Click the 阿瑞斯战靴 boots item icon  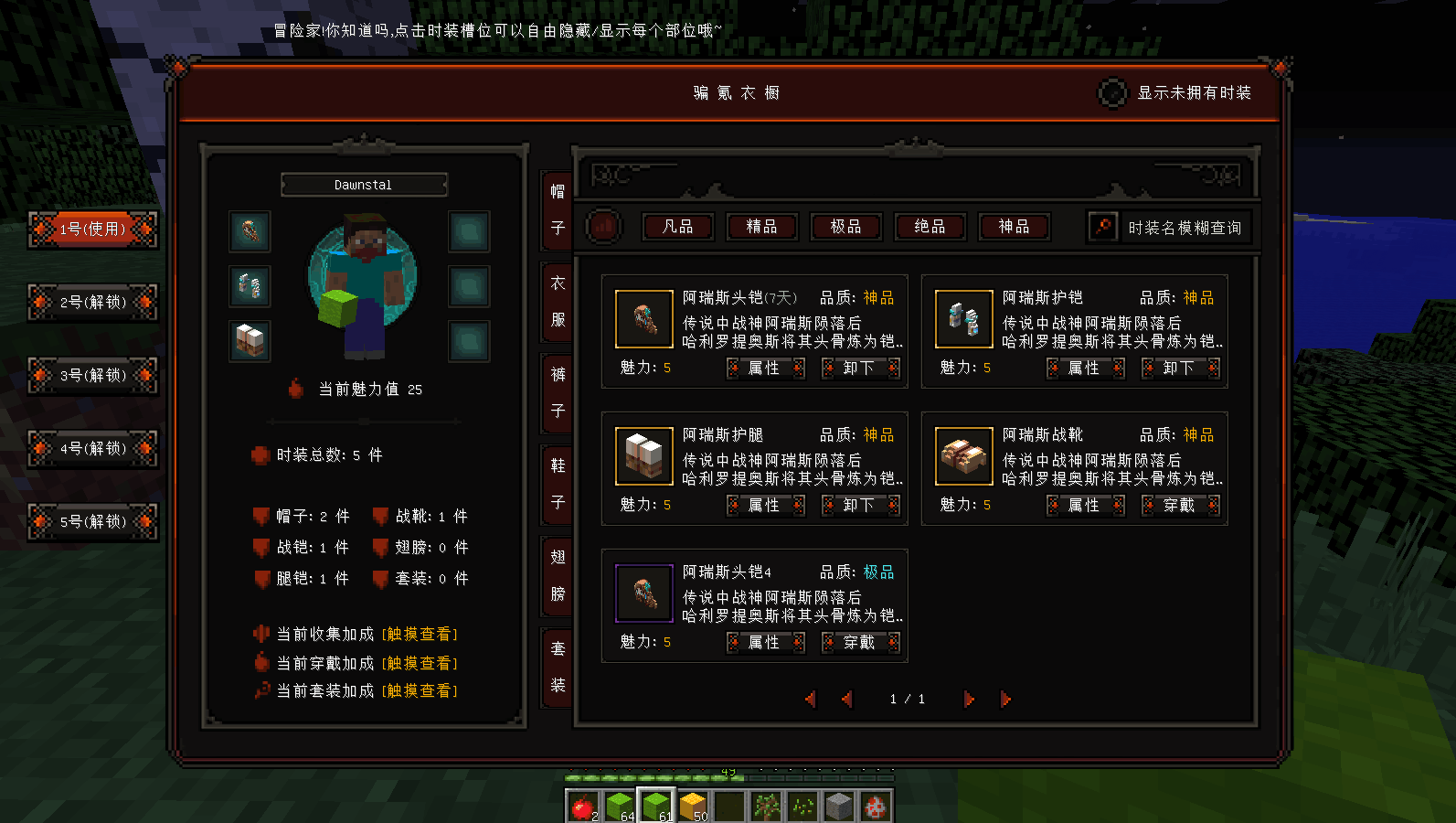[x=963, y=455]
